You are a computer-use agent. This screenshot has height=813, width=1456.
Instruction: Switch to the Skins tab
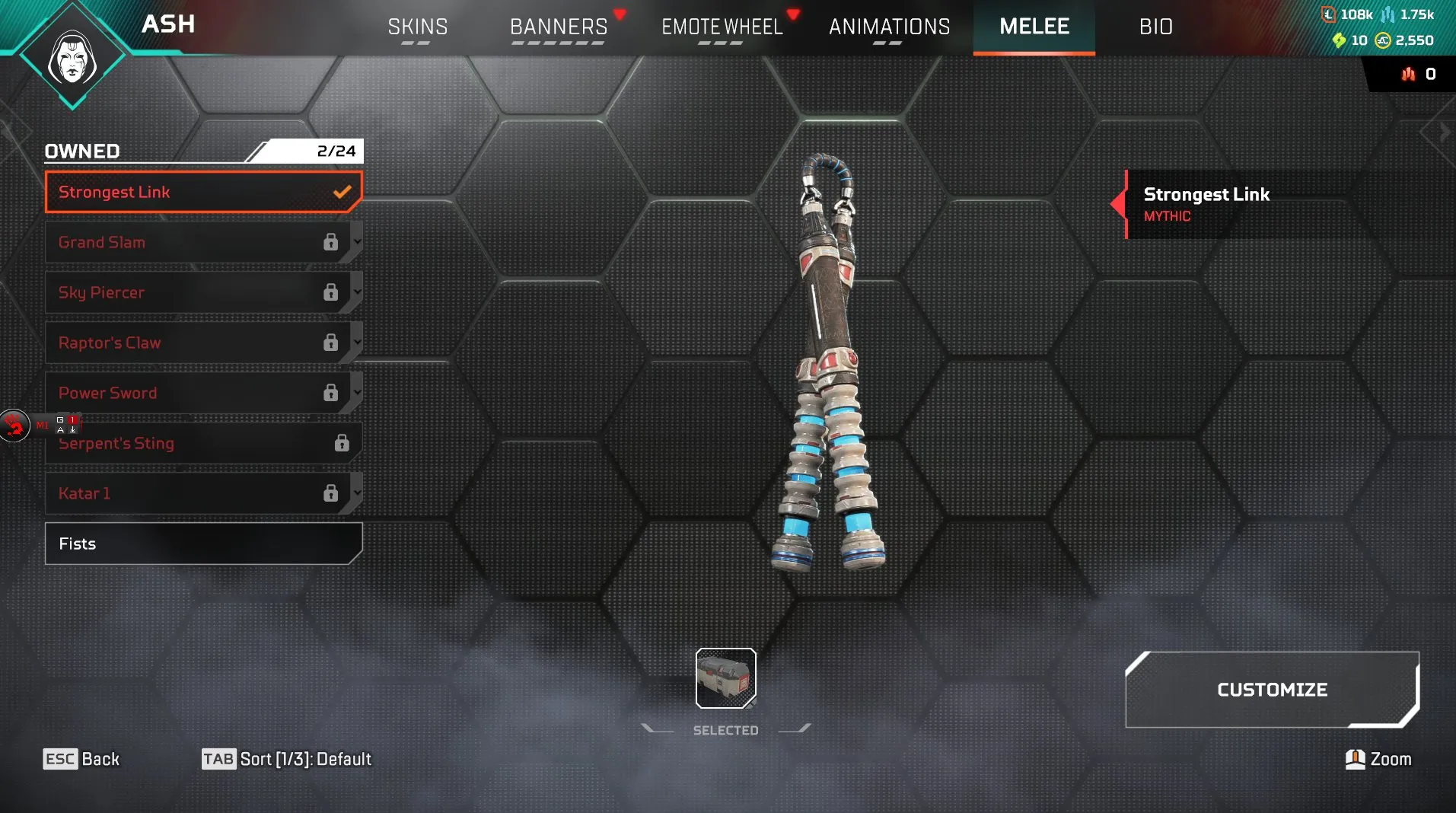(x=417, y=27)
